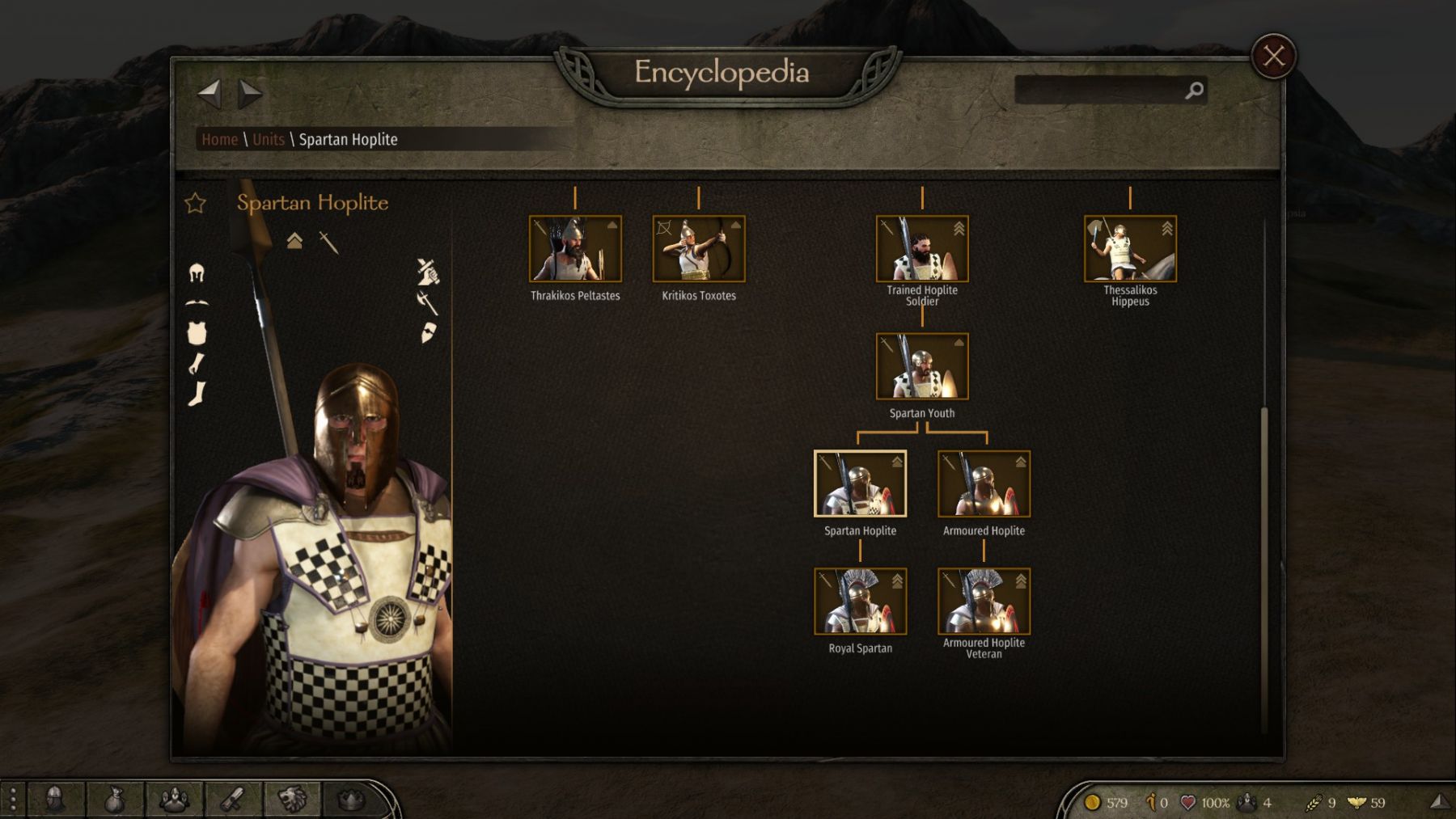
Task: Select the Kritikos Toxotes unit
Action: pos(699,249)
